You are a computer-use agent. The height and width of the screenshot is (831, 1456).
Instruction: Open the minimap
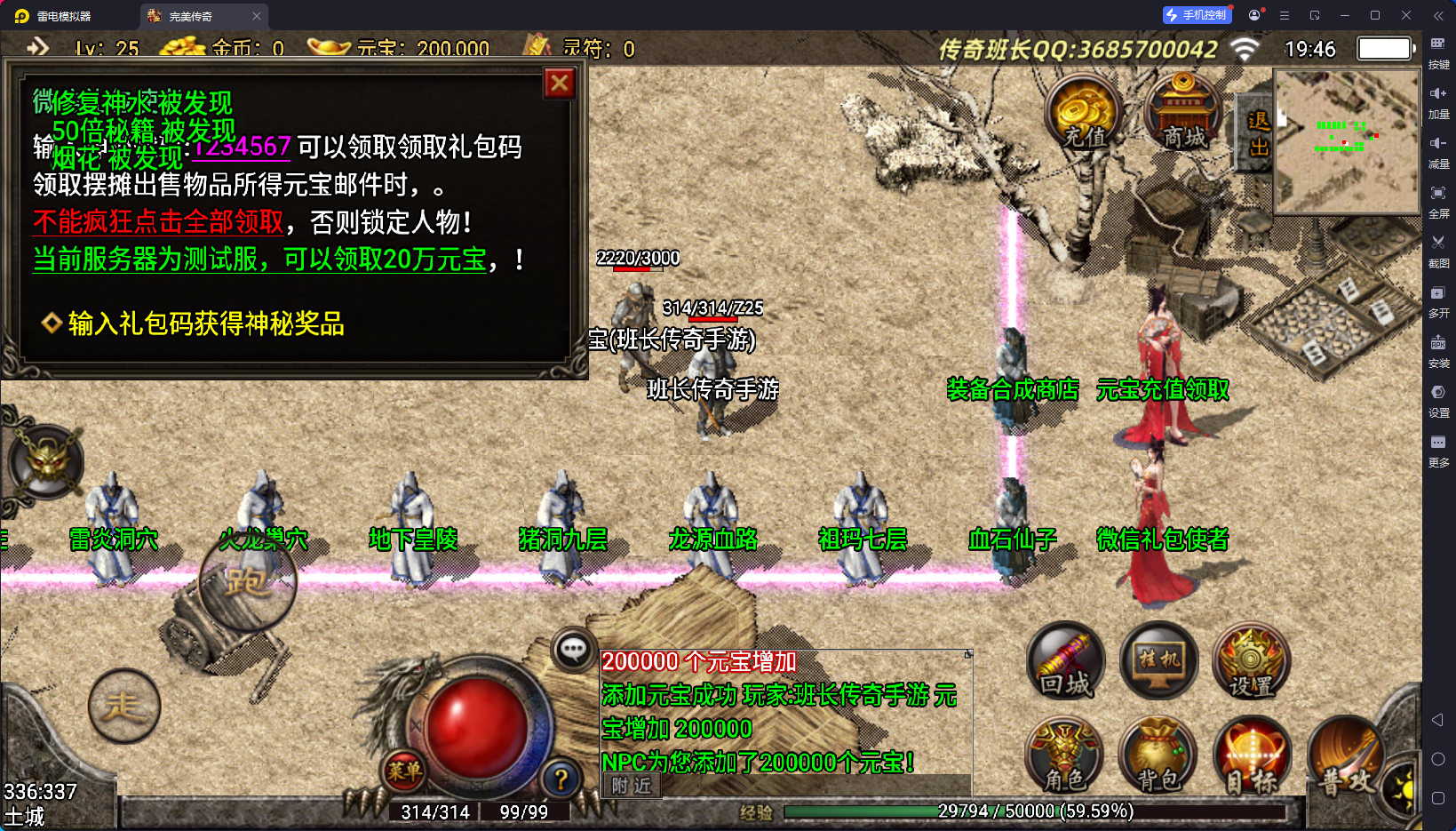[1346, 142]
